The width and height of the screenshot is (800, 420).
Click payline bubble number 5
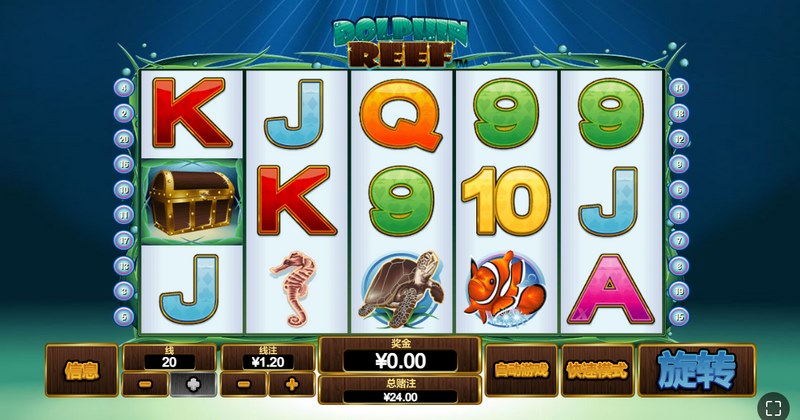(x=125, y=316)
